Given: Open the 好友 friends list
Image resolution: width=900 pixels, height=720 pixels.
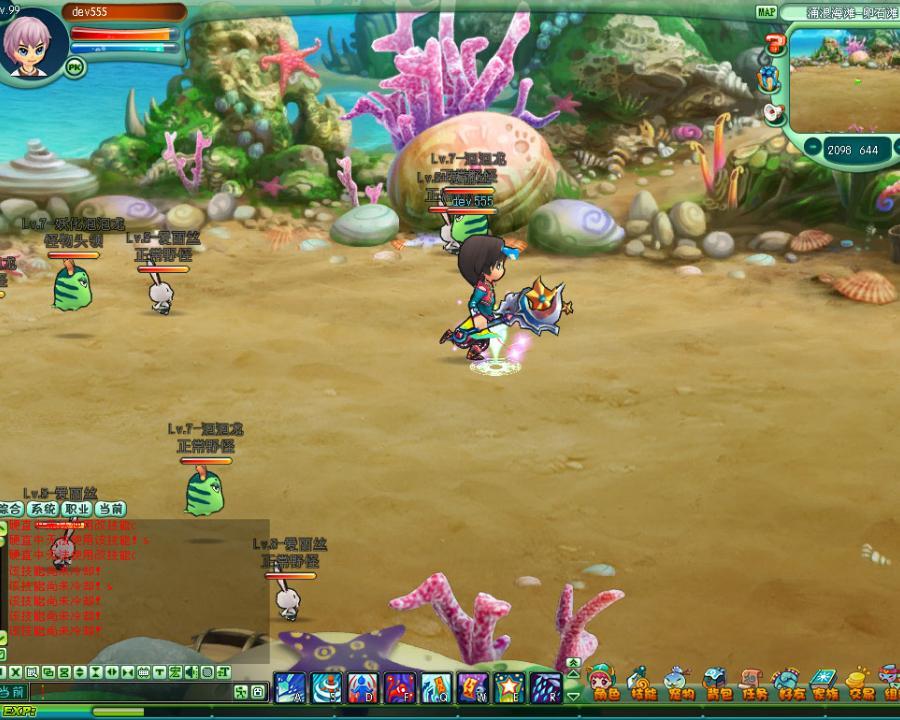Looking at the screenshot, I should (790, 685).
